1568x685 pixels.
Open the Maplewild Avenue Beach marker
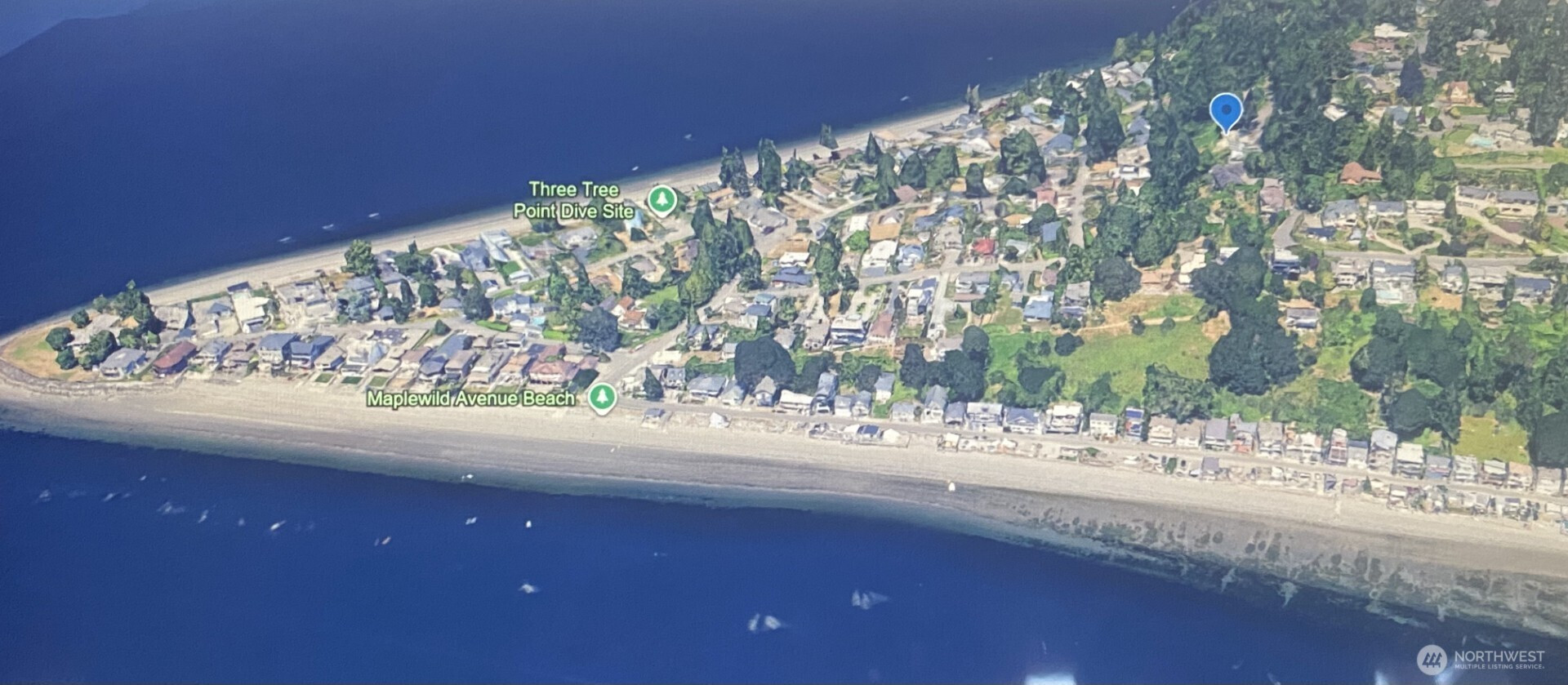603,398
